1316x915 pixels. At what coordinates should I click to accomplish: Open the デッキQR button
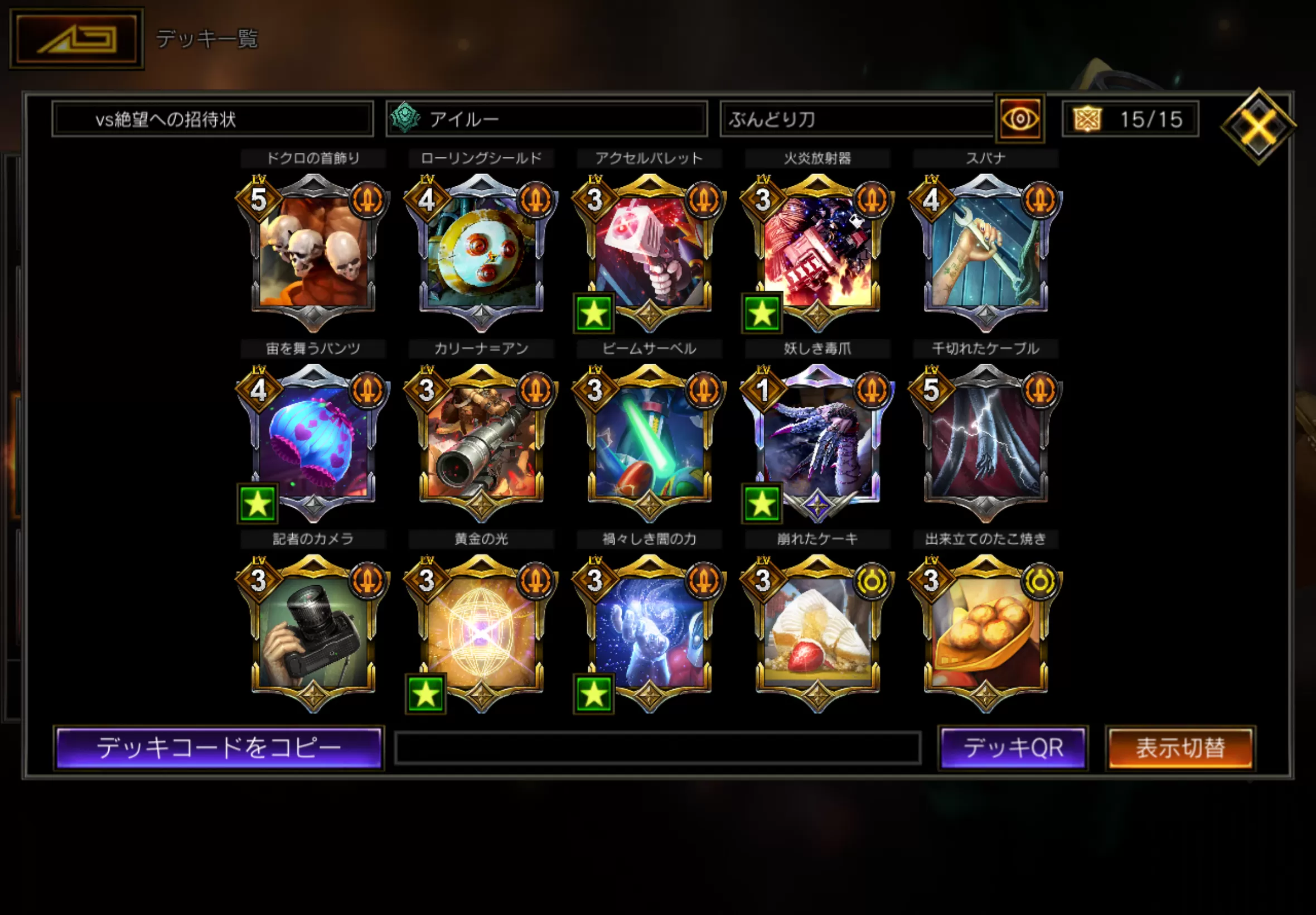(1013, 748)
